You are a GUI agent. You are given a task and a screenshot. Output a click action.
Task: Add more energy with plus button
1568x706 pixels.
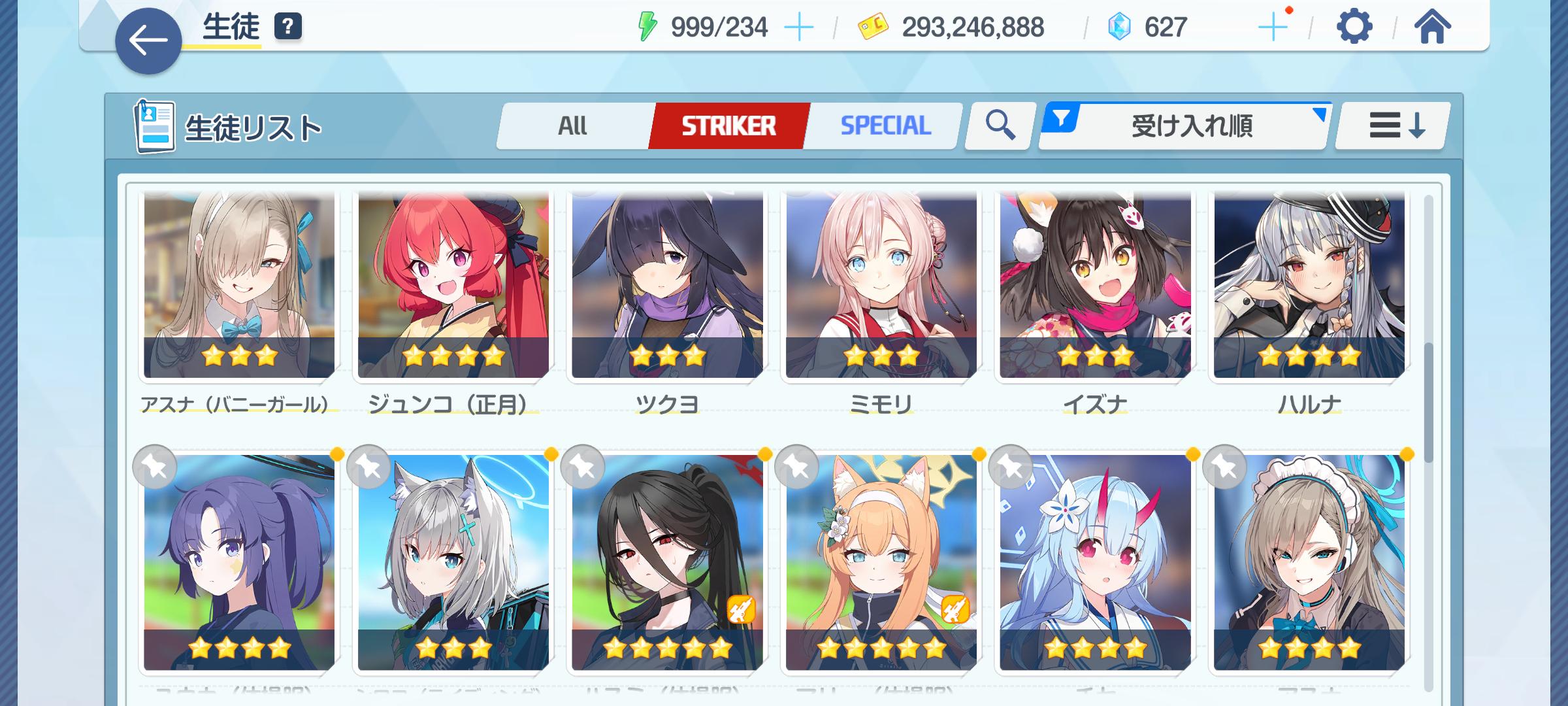click(798, 27)
